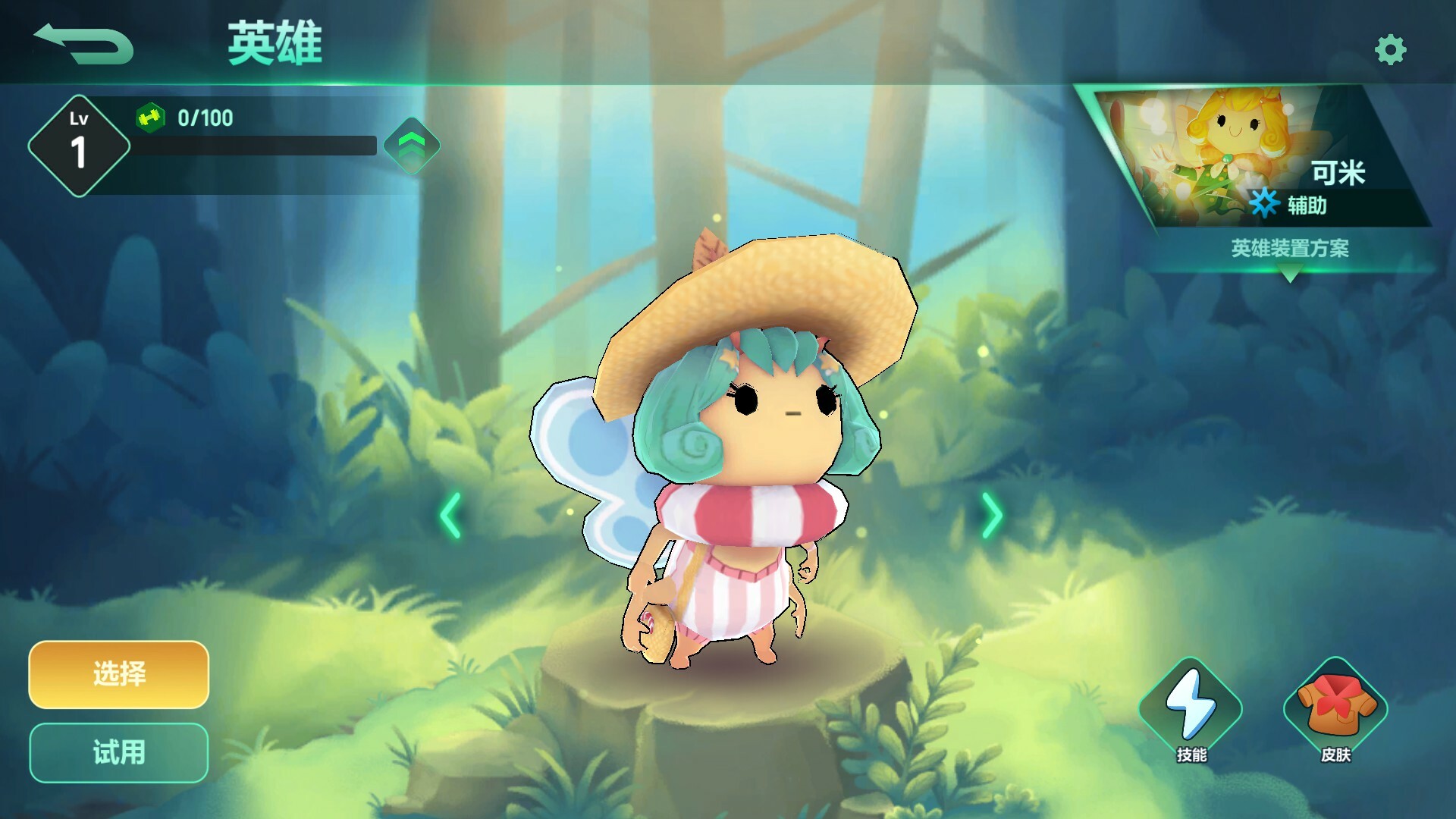This screenshot has height=819, width=1456.
Task: Click the back return arrow icon
Action: 83,43
